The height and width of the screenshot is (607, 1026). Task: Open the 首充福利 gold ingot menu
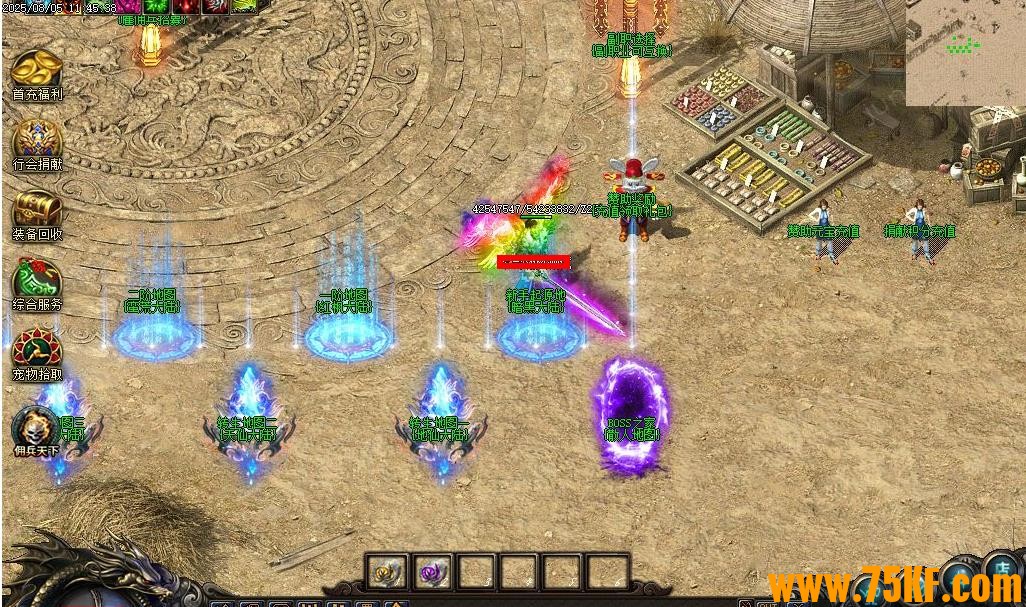click(37, 70)
